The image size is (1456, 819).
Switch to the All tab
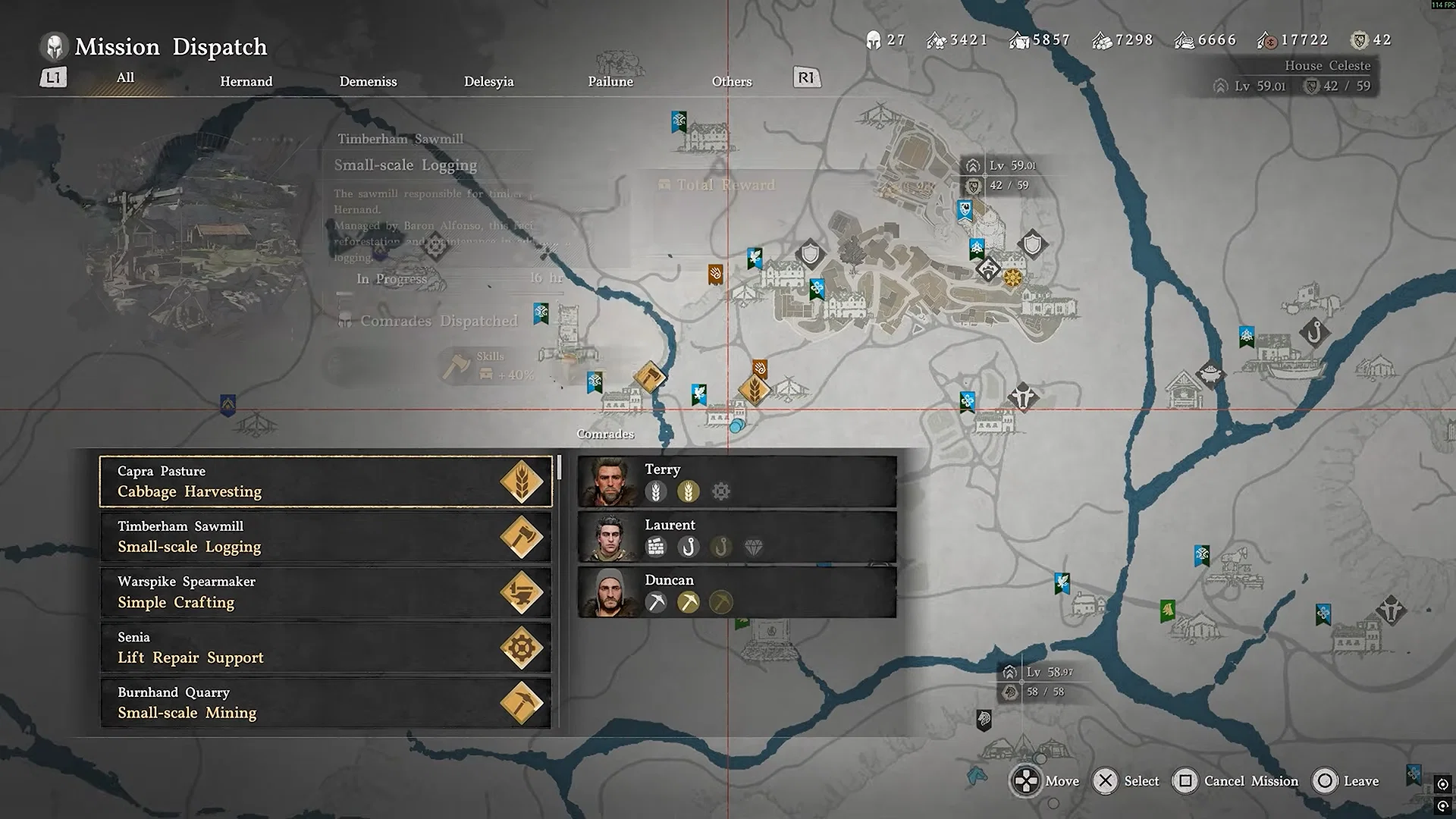(x=126, y=78)
